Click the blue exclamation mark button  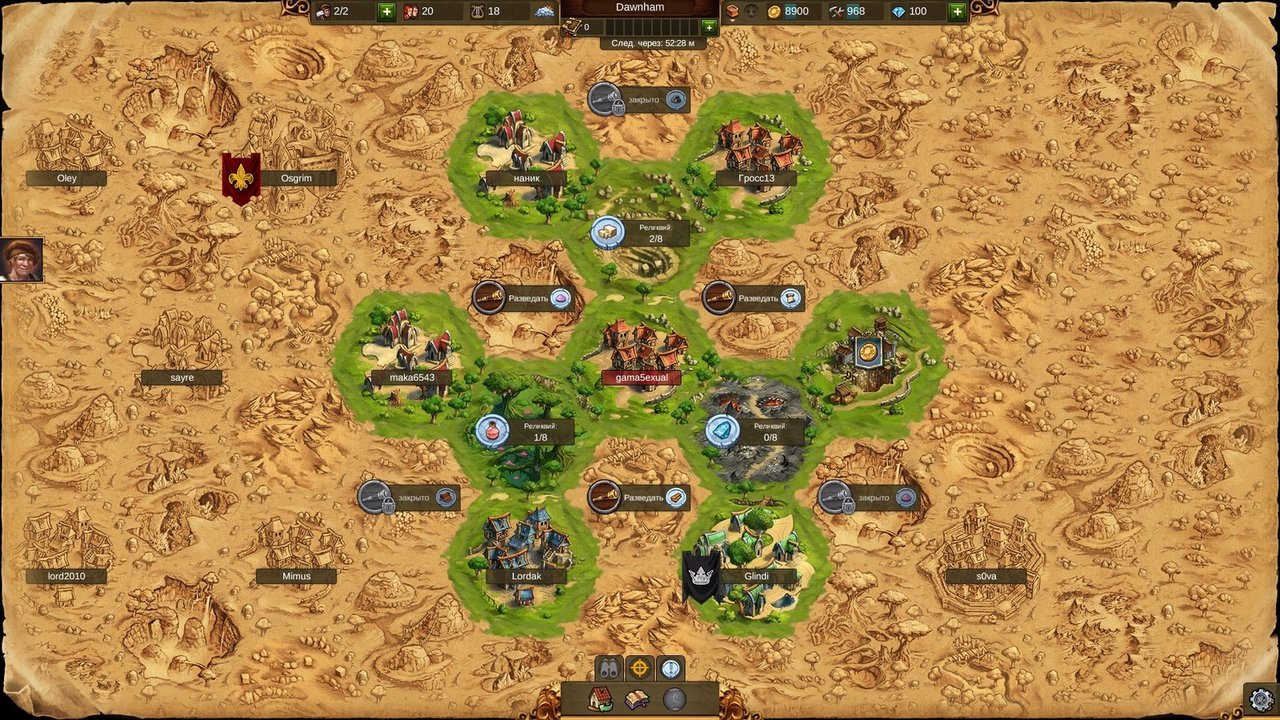(670, 668)
